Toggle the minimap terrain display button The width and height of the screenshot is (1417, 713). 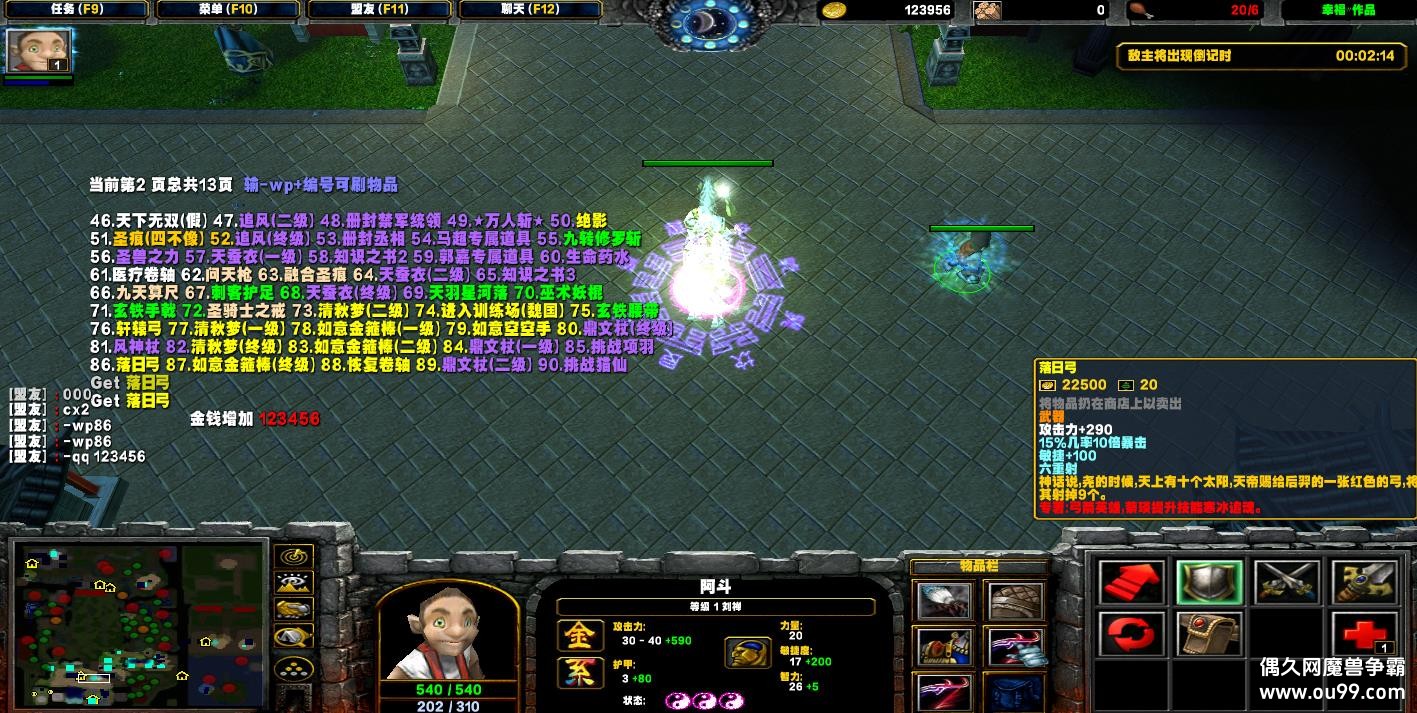293,582
